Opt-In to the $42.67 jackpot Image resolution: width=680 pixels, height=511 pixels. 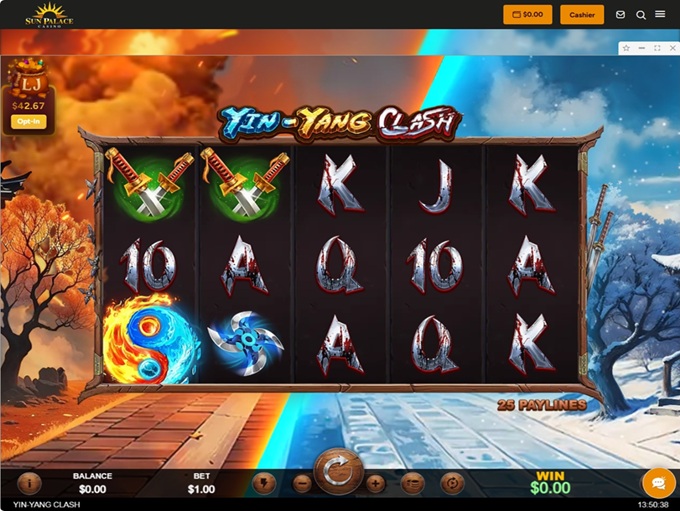[x=27, y=121]
